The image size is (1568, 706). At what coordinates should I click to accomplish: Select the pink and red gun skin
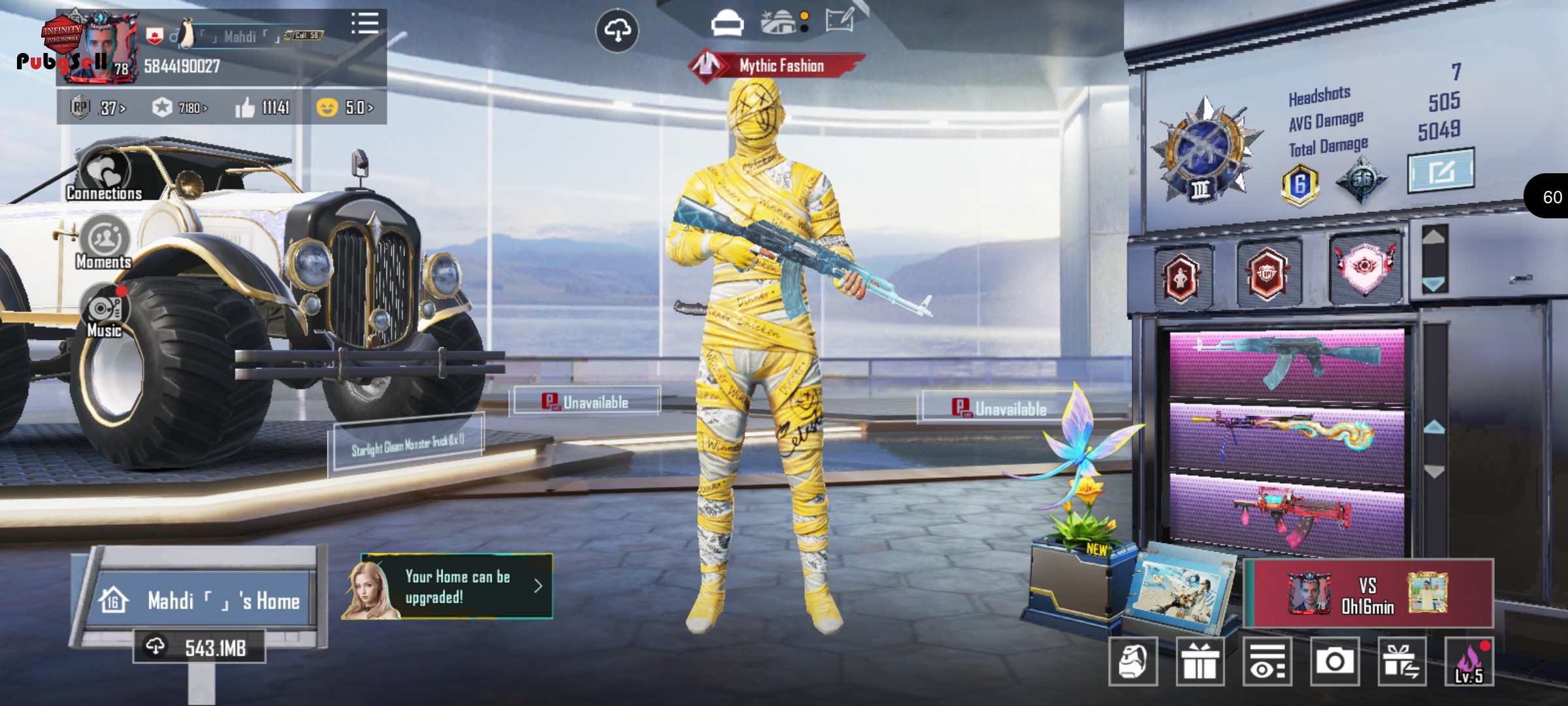pyautogui.click(x=1286, y=513)
